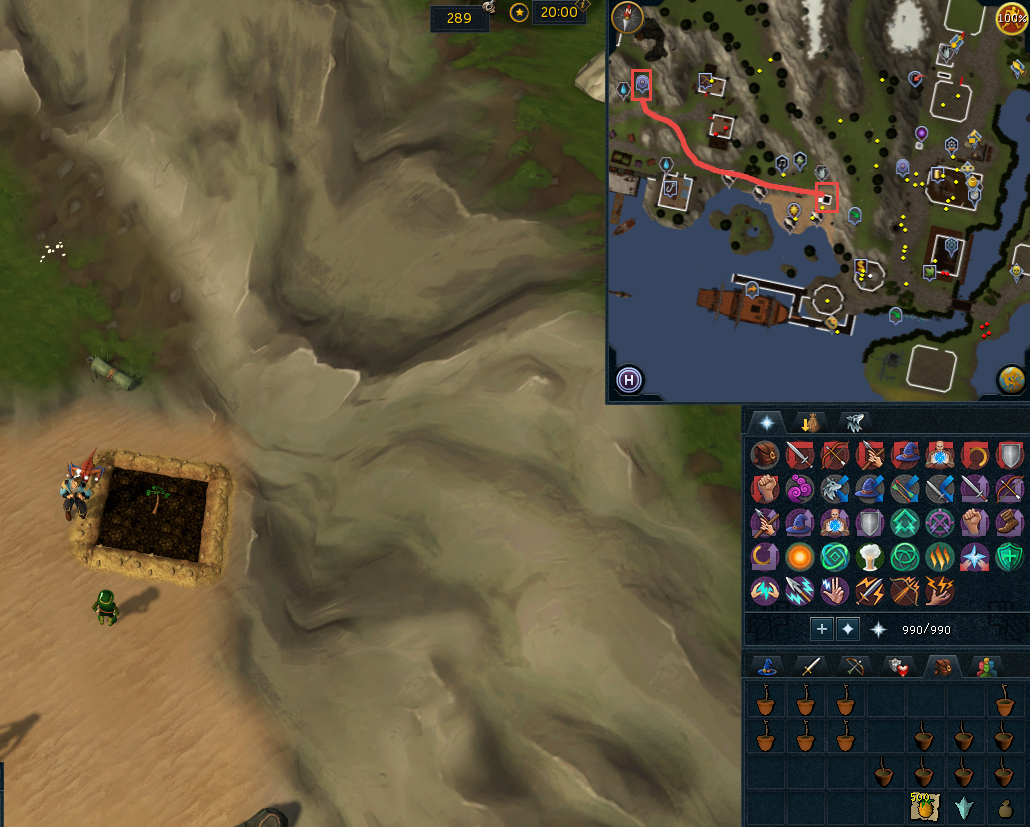The width and height of the screenshot is (1030, 827).
Task: Toggle run energy orb showing 100%
Action: coord(1011,17)
